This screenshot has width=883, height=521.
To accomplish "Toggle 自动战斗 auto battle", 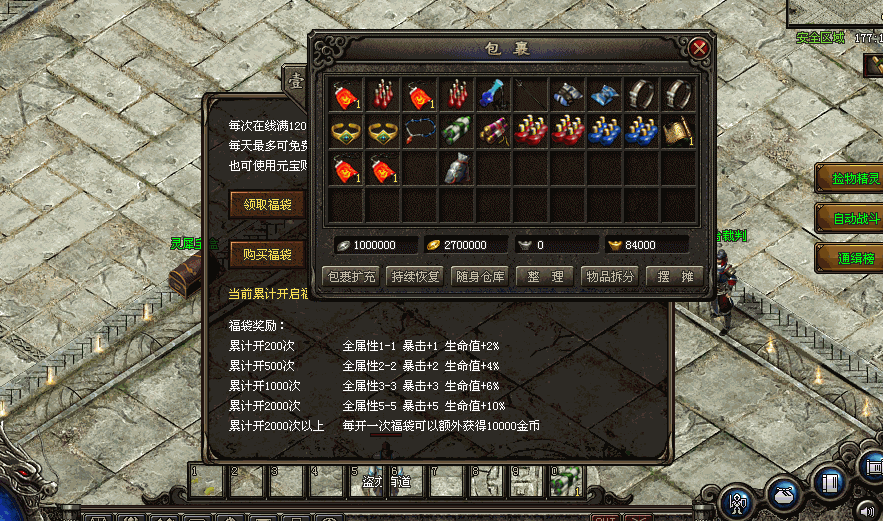I will [x=849, y=217].
